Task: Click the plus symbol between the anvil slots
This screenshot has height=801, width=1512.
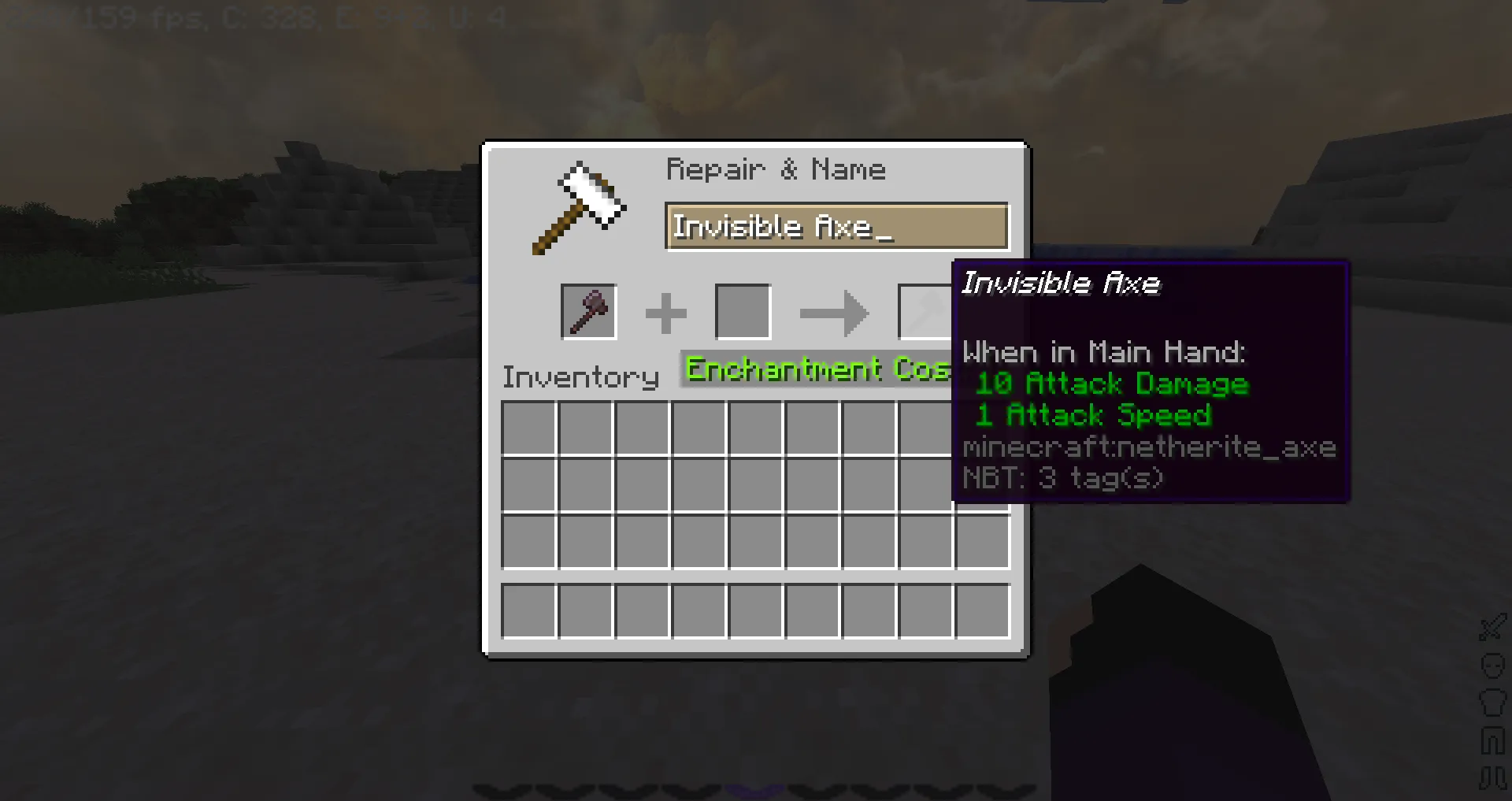Action: pos(666,312)
